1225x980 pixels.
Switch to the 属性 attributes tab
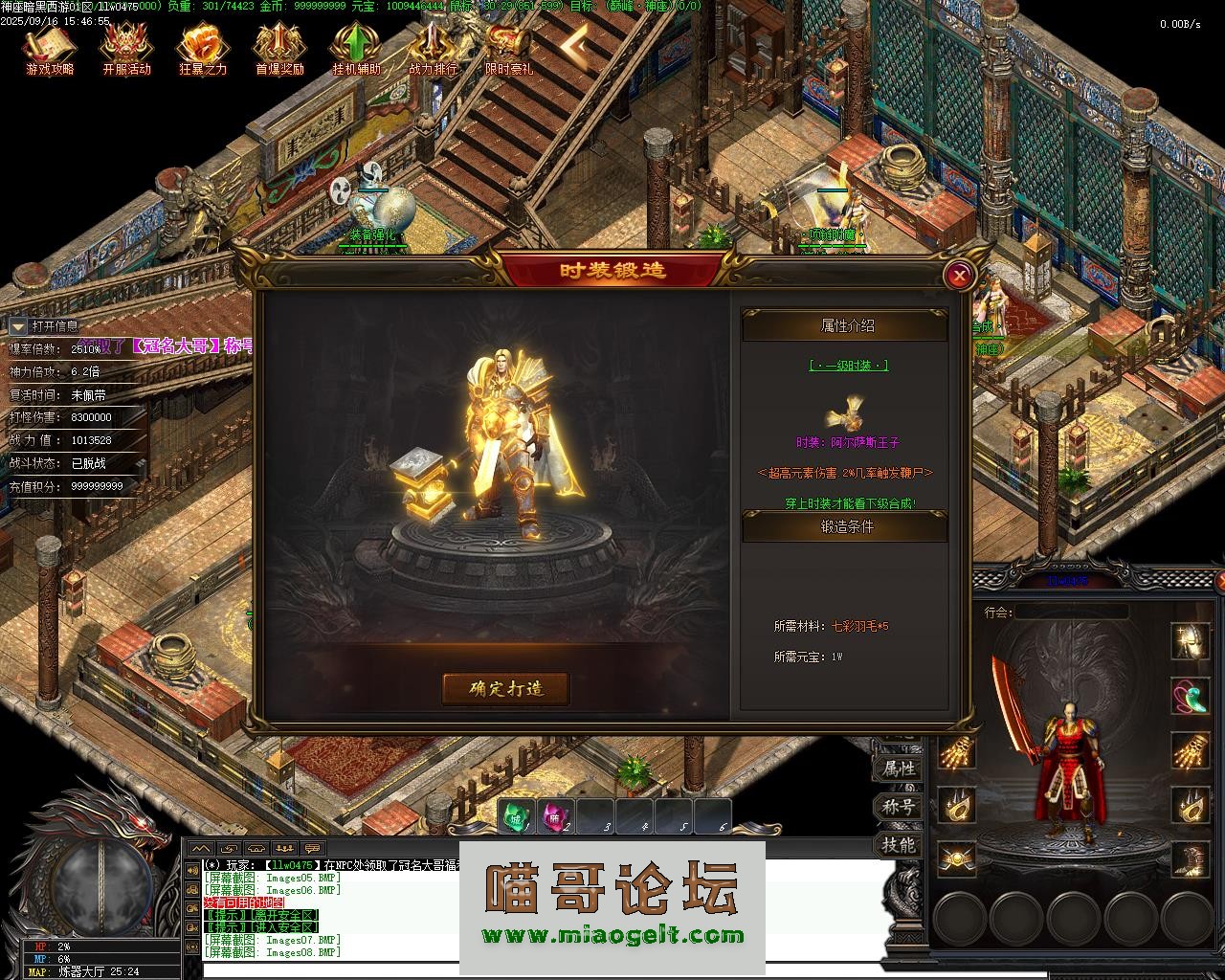point(899,768)
